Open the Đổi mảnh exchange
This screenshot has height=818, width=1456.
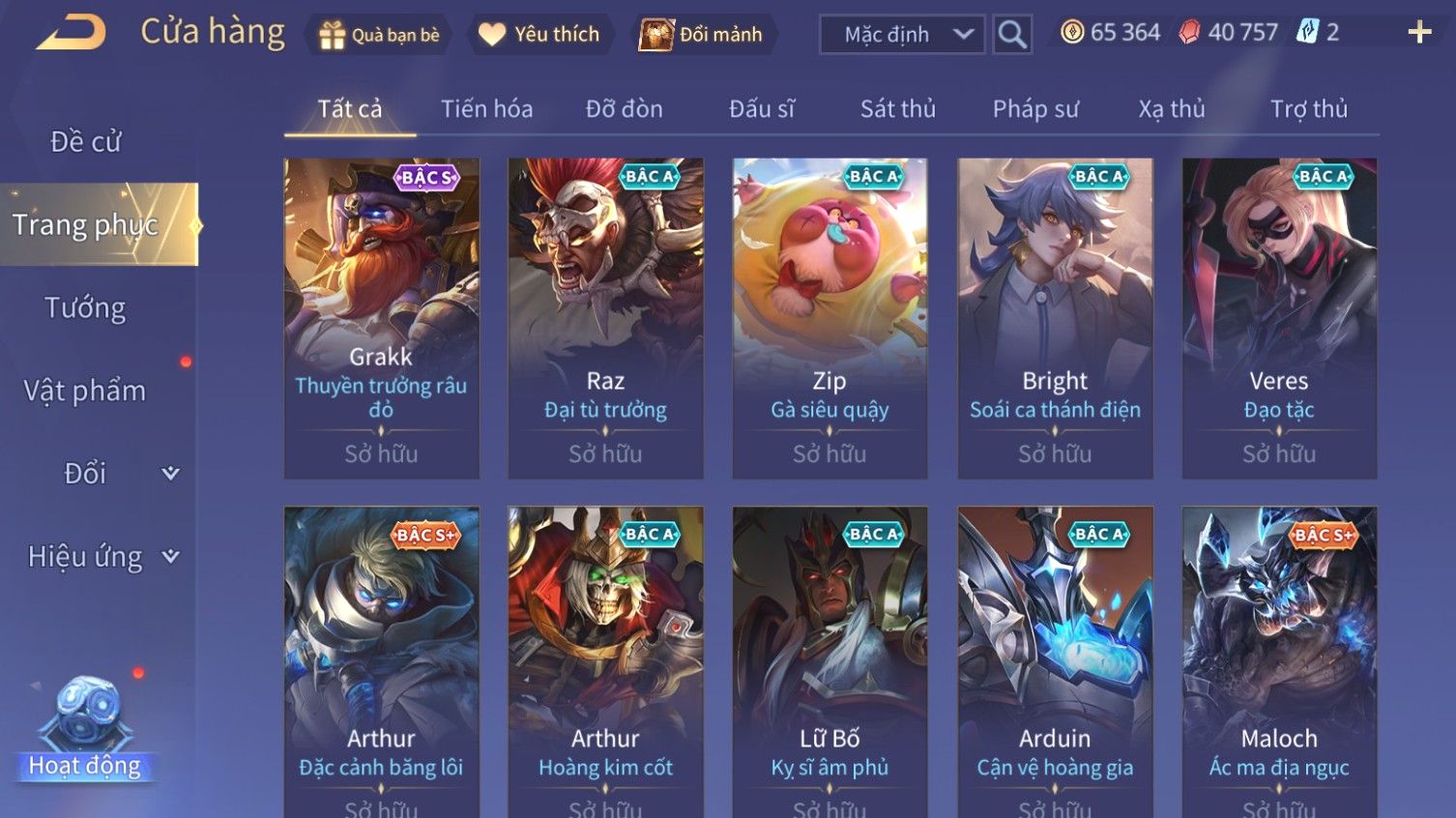[703, 35]
